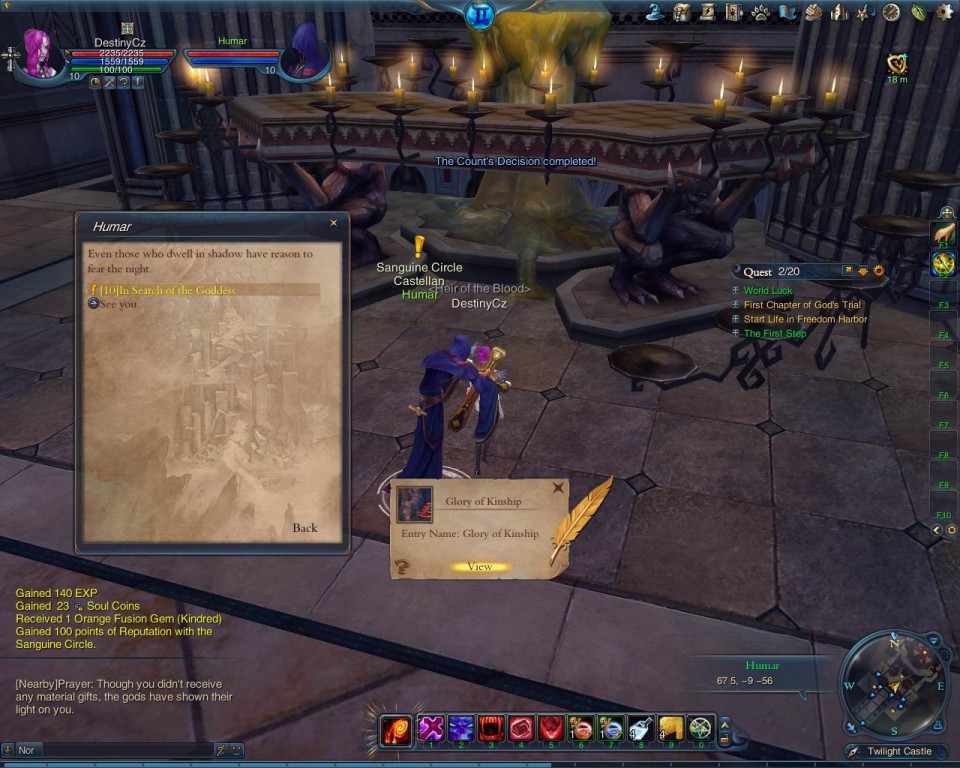Viewport: 960px width, 768px height.
Task: Accept the In Search of the Goddess quest
Action: [x=168, y=290]
